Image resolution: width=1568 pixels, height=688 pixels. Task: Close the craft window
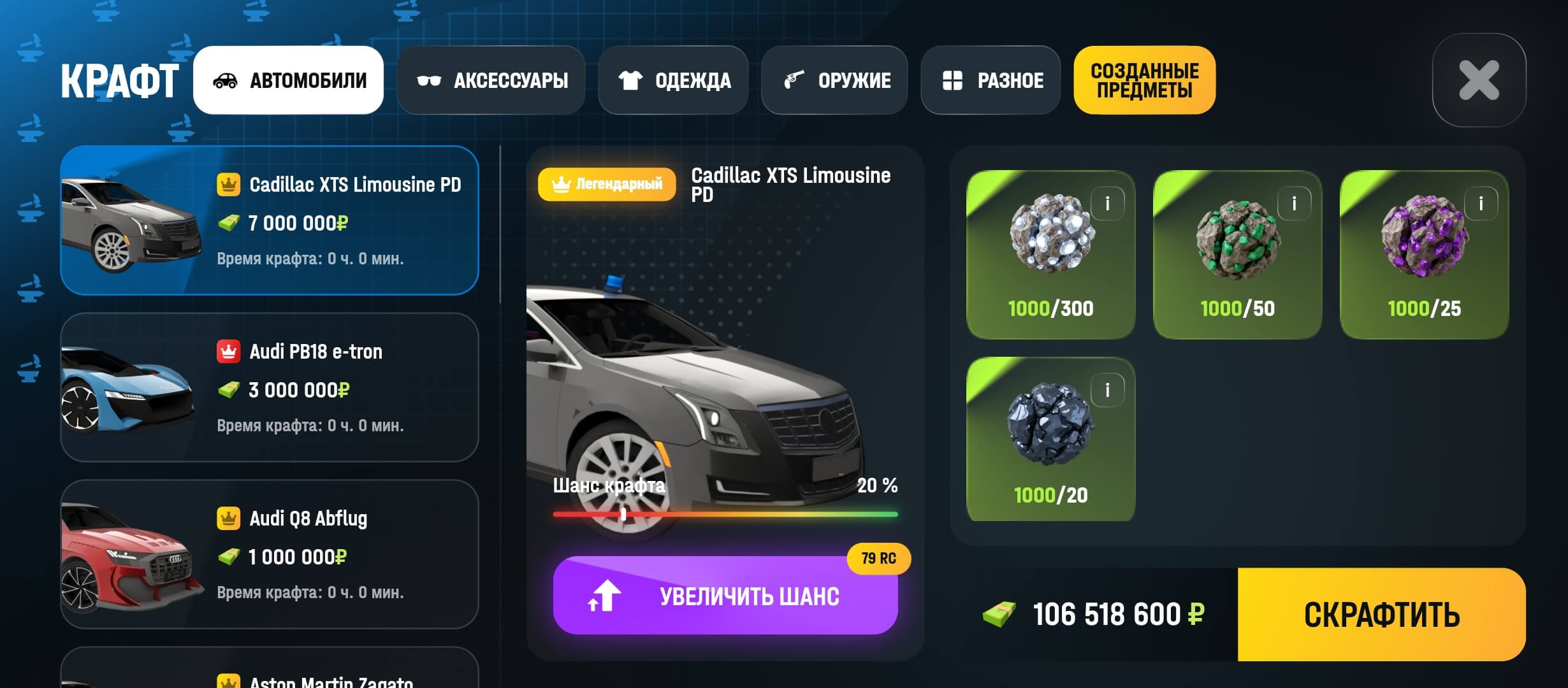pos(1479,80)
